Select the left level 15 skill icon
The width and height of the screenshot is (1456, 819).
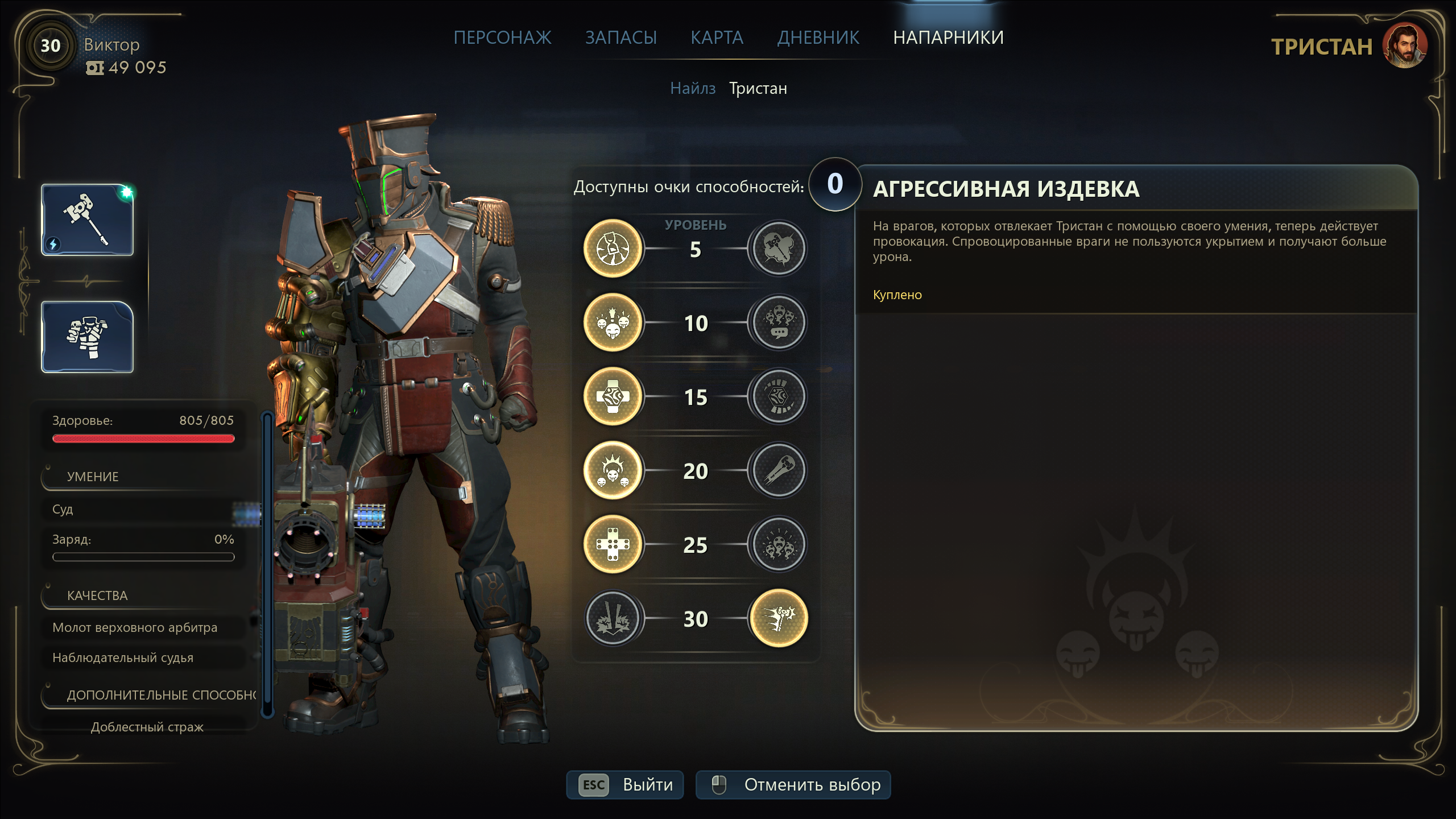613,396
